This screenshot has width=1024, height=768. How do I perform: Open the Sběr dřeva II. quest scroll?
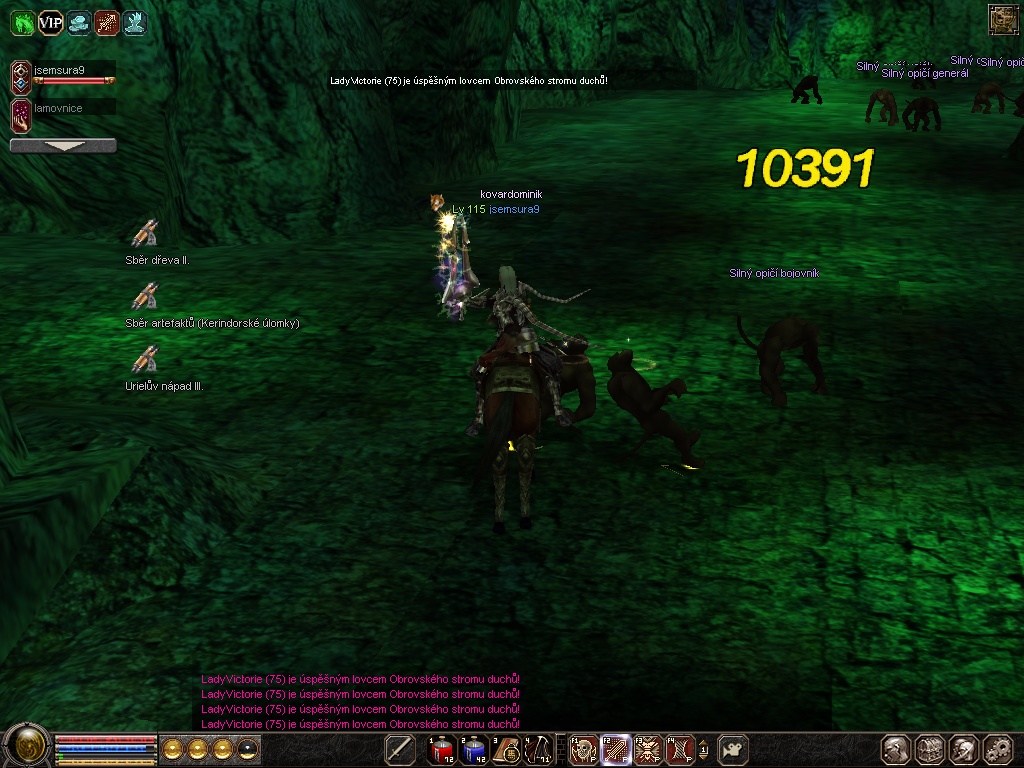pyautogui.click(x=145, y=234)
